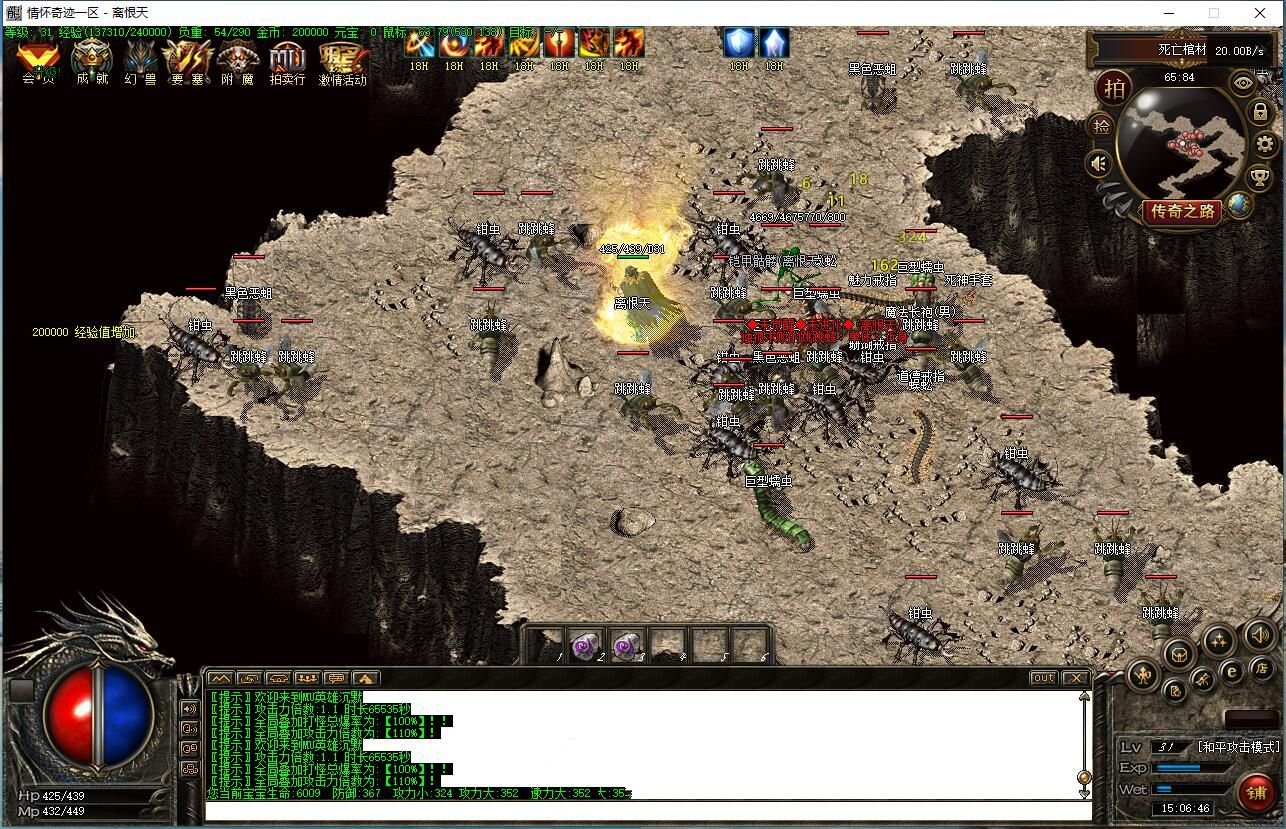Open the 要塞 fortress menu
Image resolution: width=1286 pixels, height=829 pixels.
[188, 62]
